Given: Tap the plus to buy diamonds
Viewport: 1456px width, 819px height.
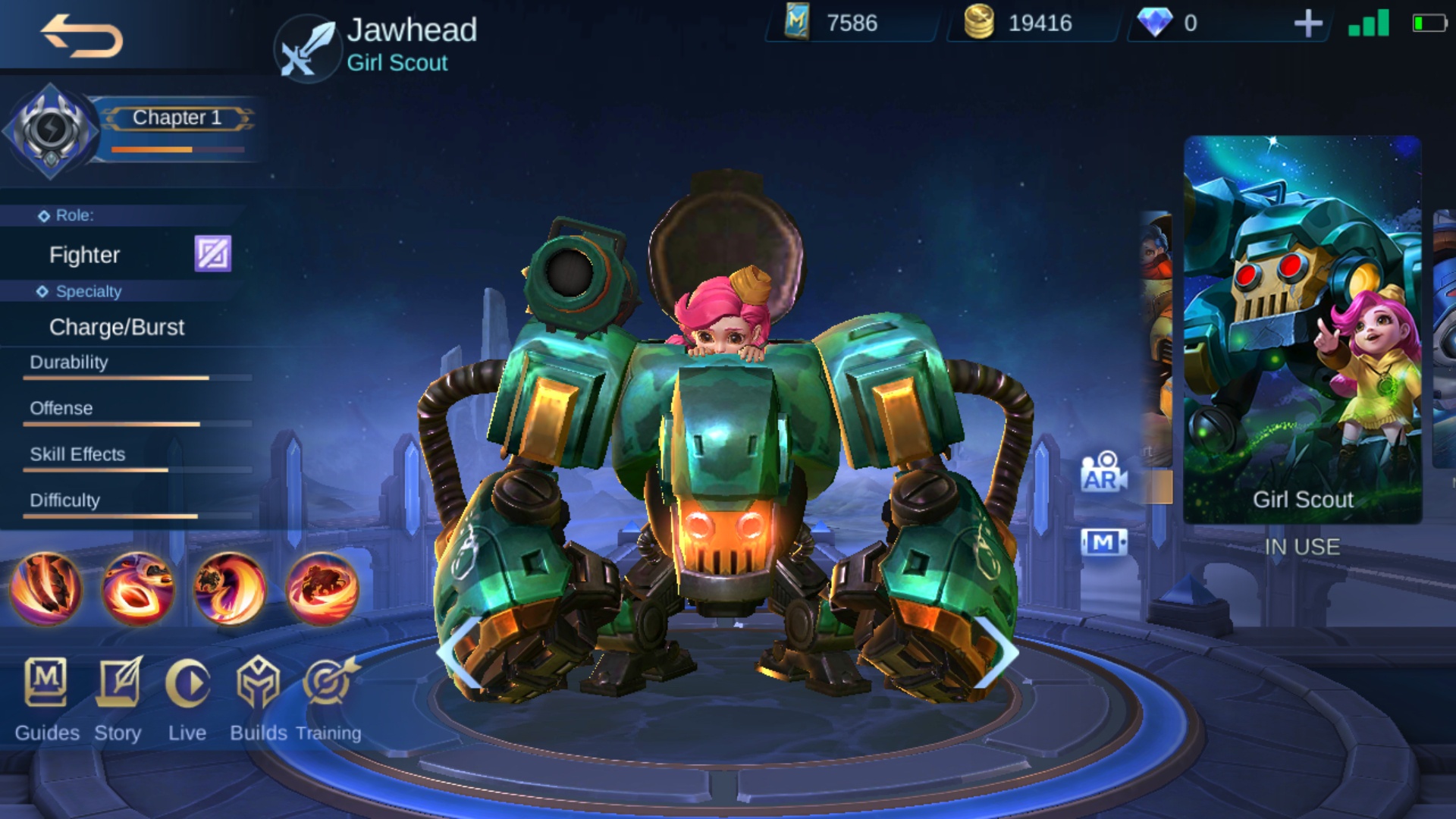Looking at the screenshot, I should click(x=1308, y=24).
